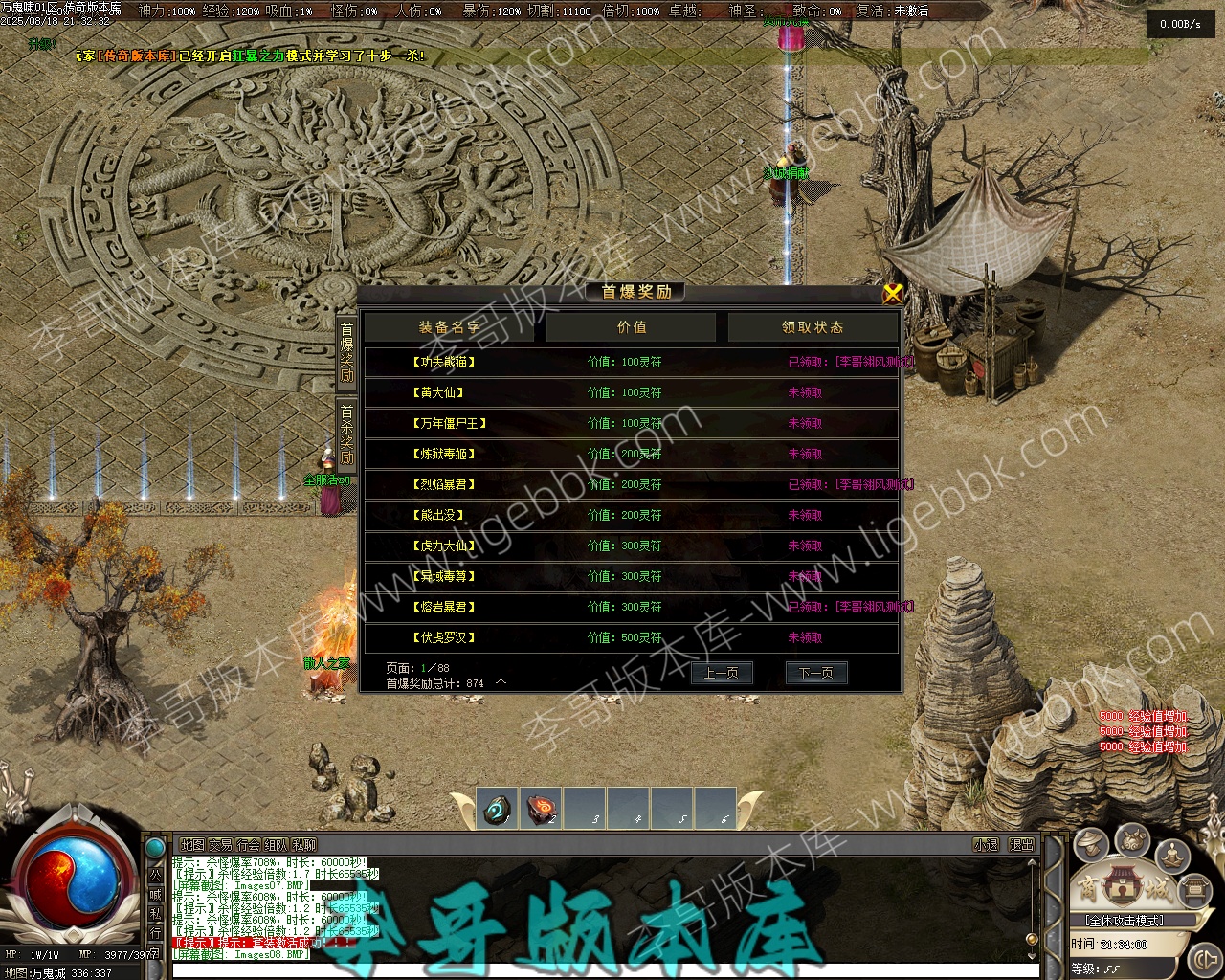Switch to the 首杀奖励 side tab
1225x980 pixels.
(346, 434)
